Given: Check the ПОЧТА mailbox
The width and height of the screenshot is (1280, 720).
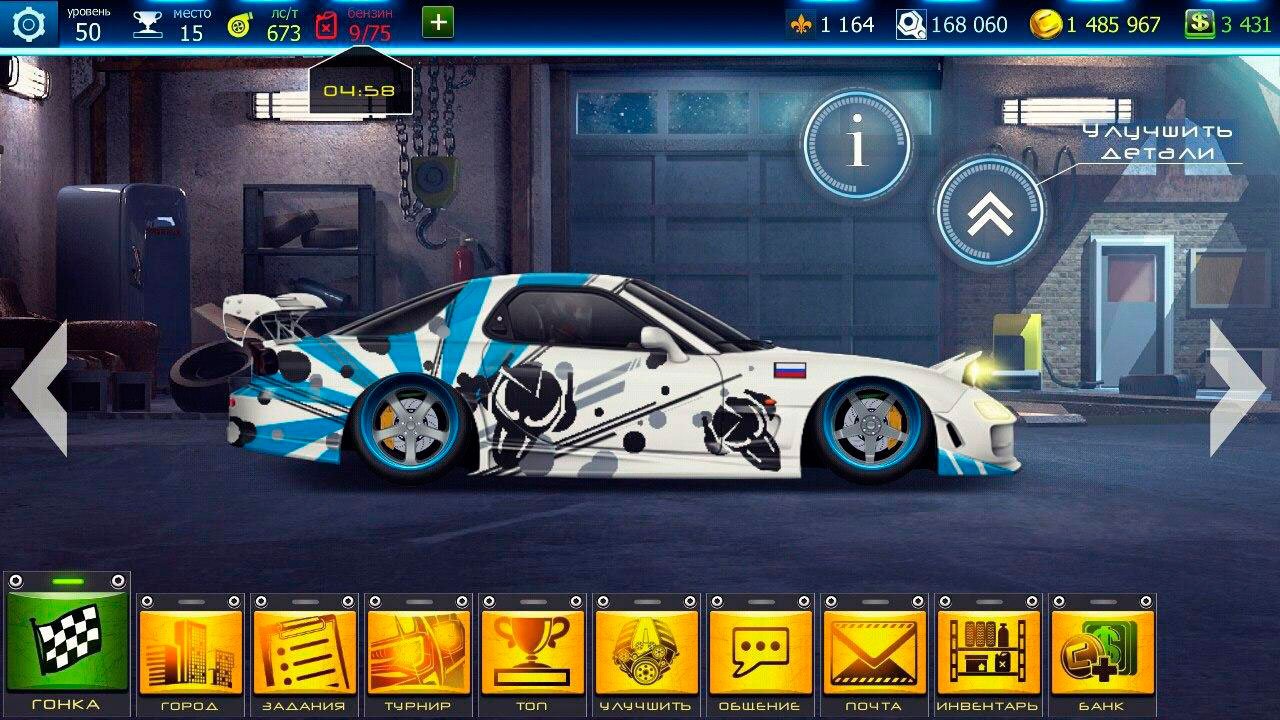Looking at the screenshot, I should (874, 652).
